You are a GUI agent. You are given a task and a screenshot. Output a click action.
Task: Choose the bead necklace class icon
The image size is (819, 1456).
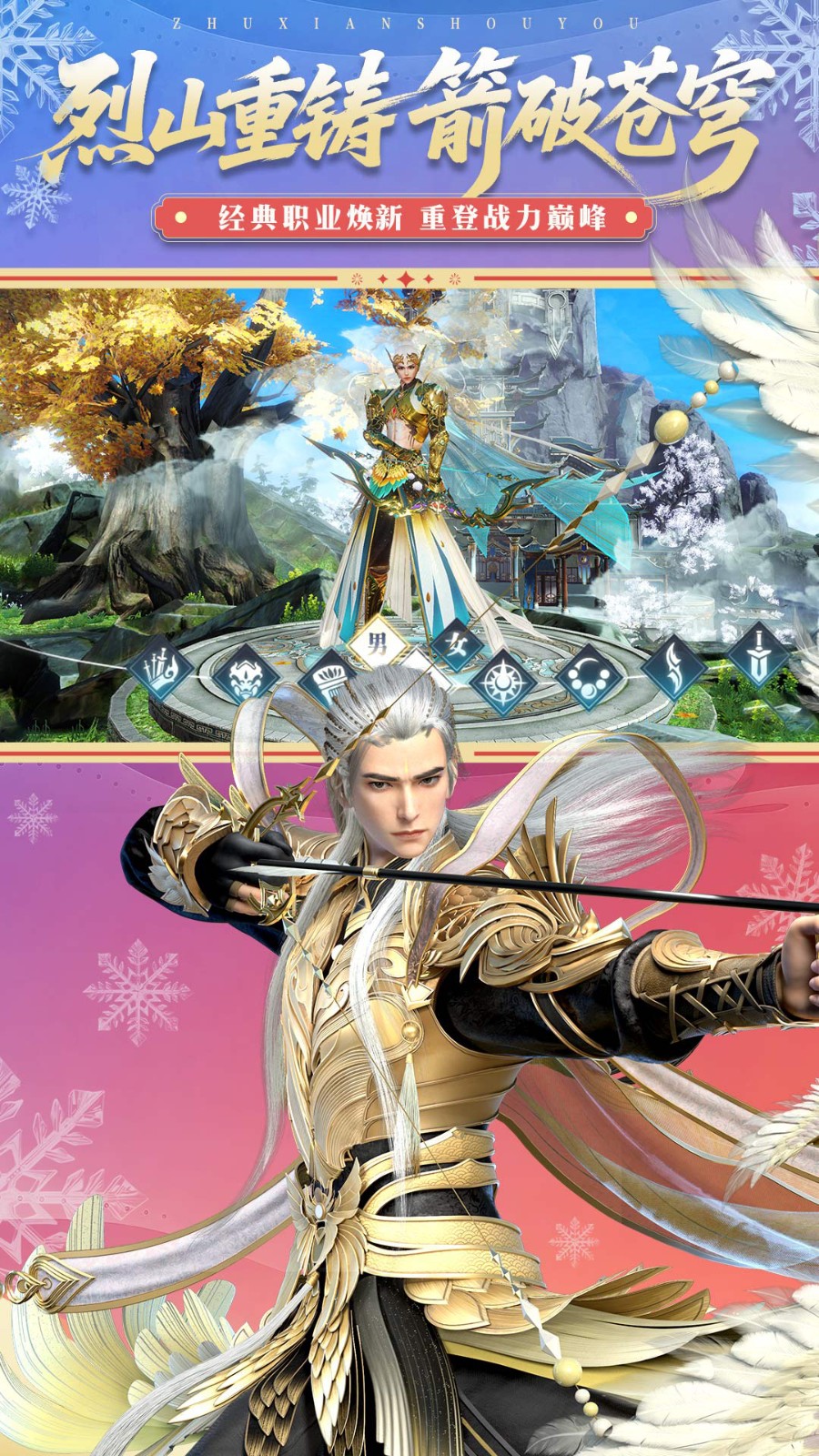(x=588, y=679)
